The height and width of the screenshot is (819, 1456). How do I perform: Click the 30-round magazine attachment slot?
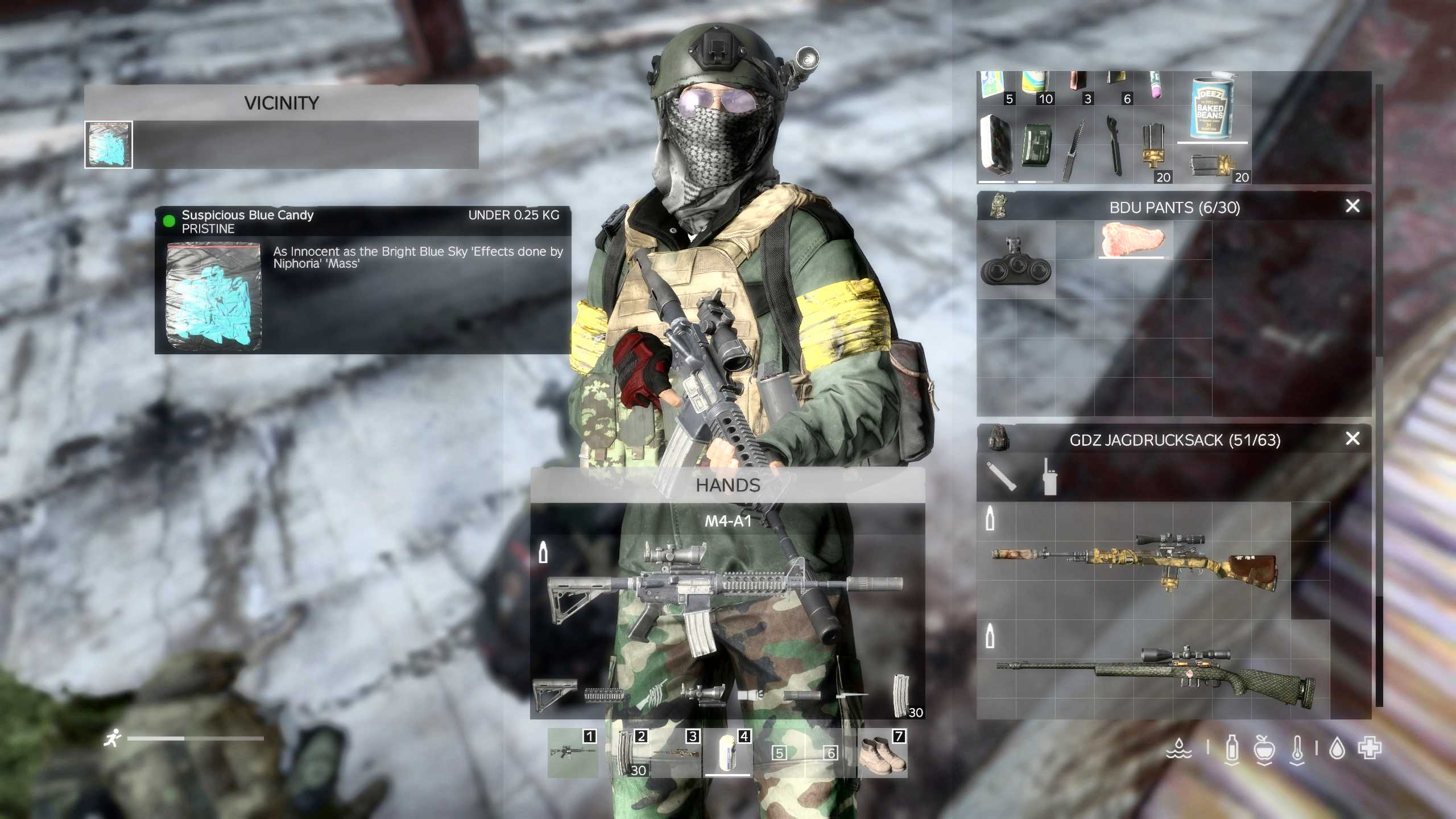(x=901, y=694)
